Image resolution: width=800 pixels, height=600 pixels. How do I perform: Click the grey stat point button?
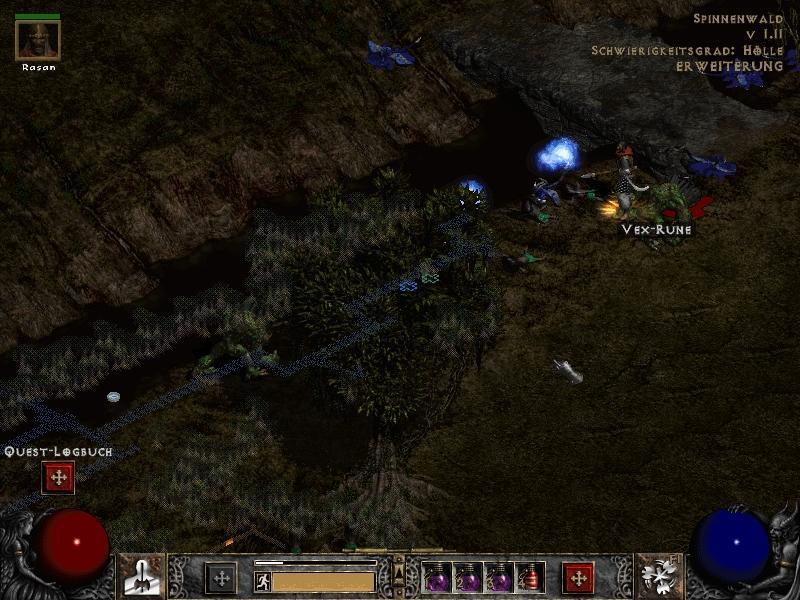pyautogui.click(x=221, y=578)
